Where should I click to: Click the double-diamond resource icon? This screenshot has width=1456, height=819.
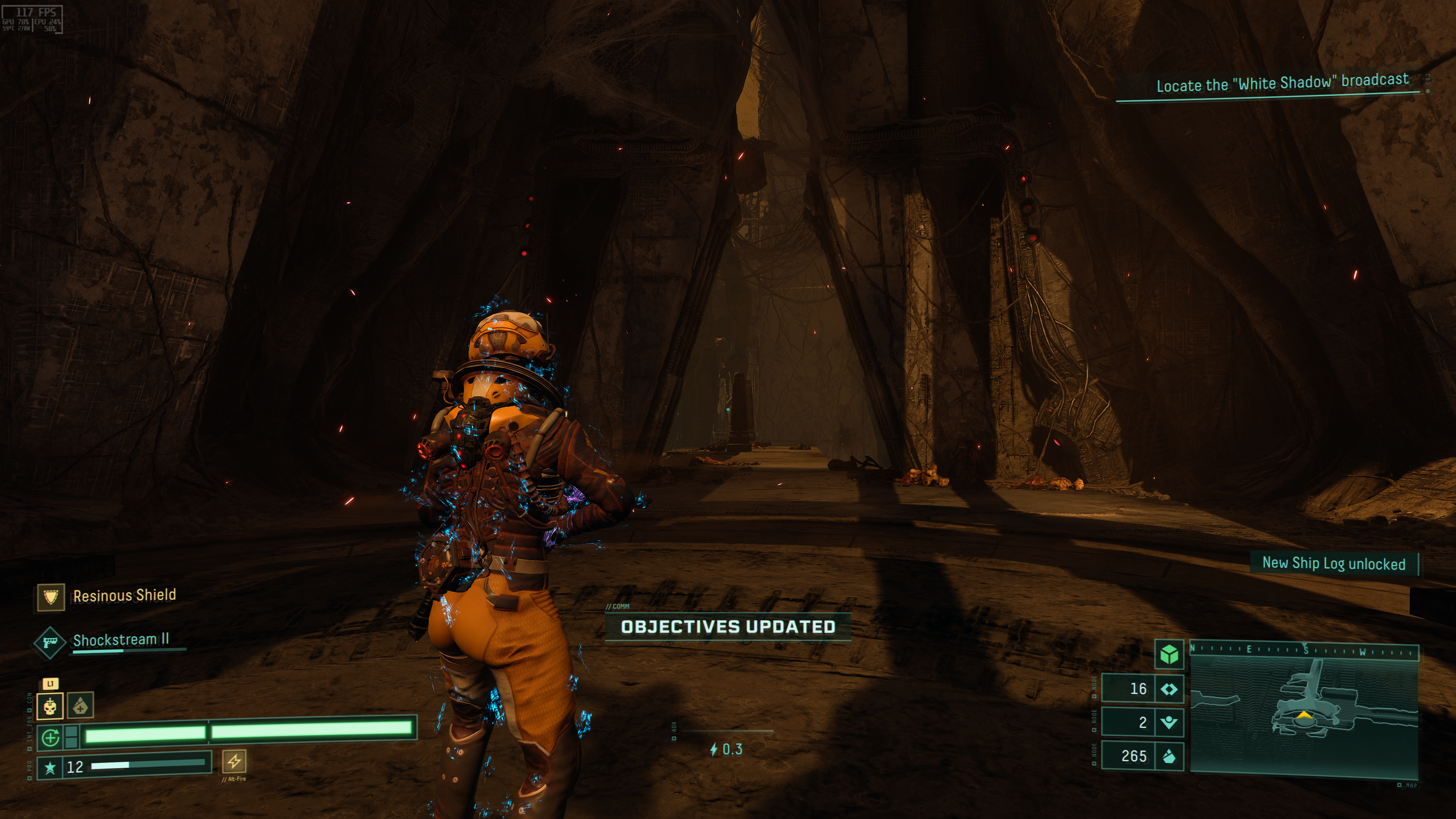(1169, 689)
